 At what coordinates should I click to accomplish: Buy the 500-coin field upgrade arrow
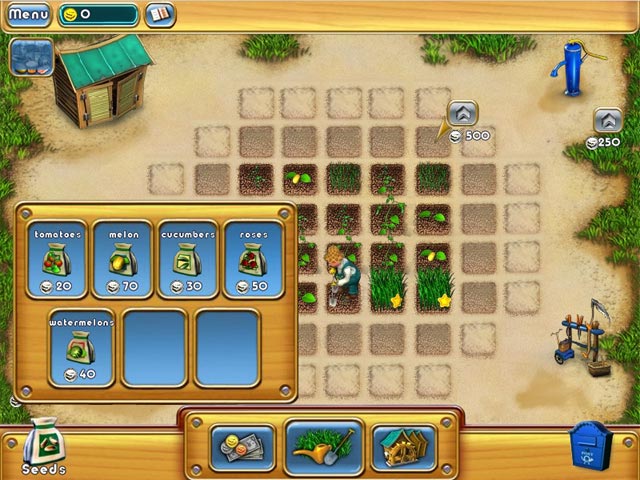click(462, 113)
